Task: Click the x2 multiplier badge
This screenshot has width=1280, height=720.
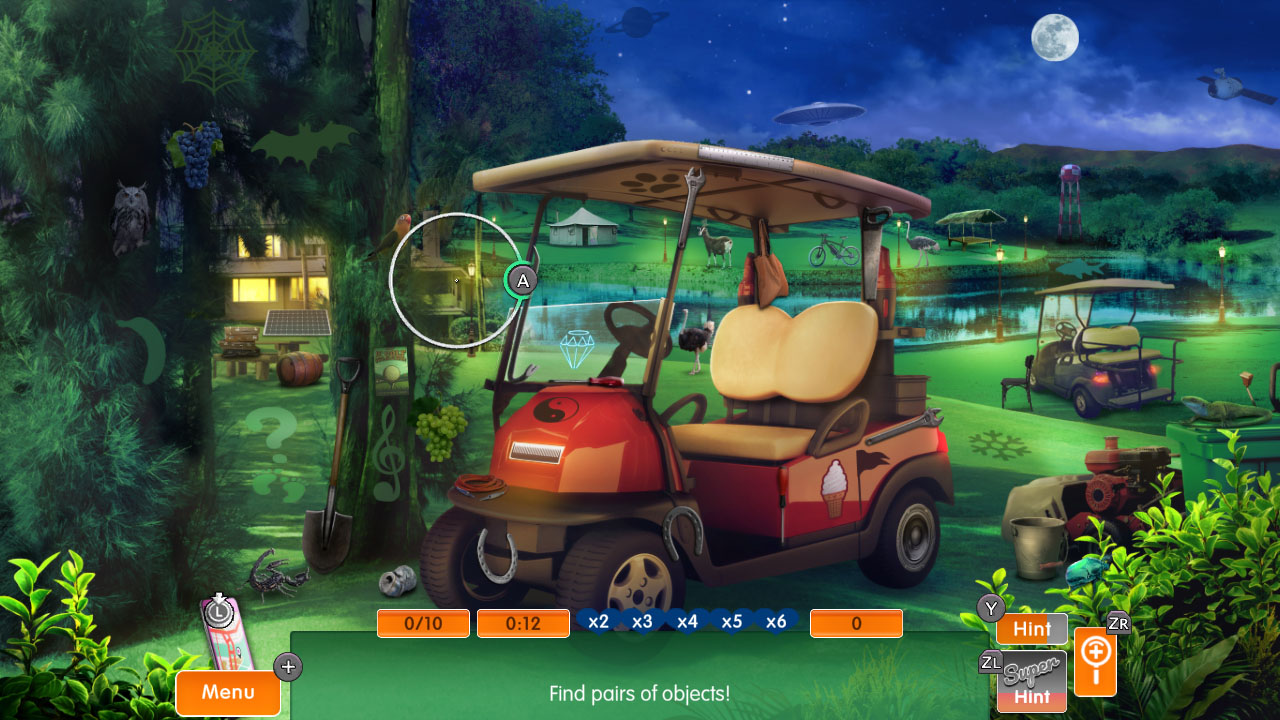Action: pyautogui.click(x=597, y=621)
